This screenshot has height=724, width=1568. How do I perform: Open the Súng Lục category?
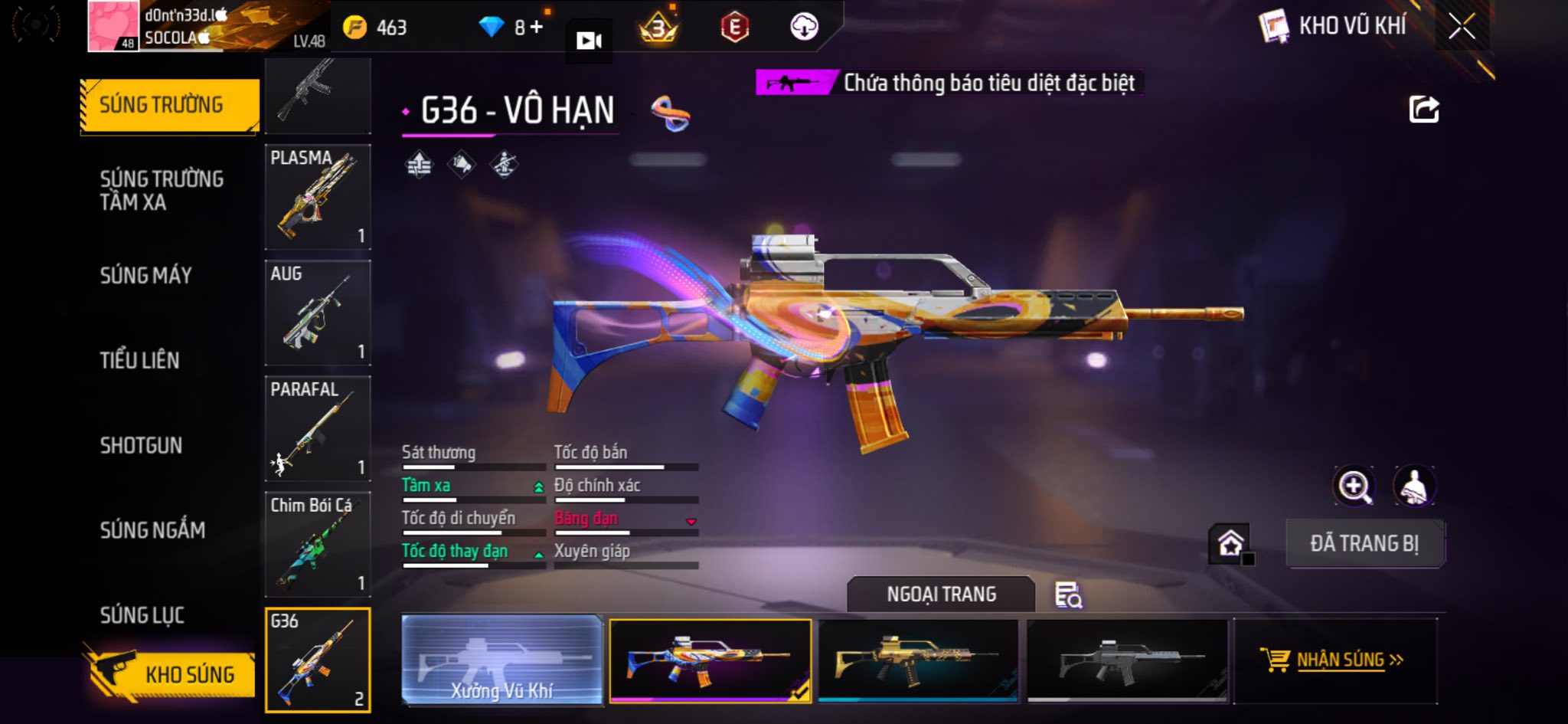pos(142,614)
